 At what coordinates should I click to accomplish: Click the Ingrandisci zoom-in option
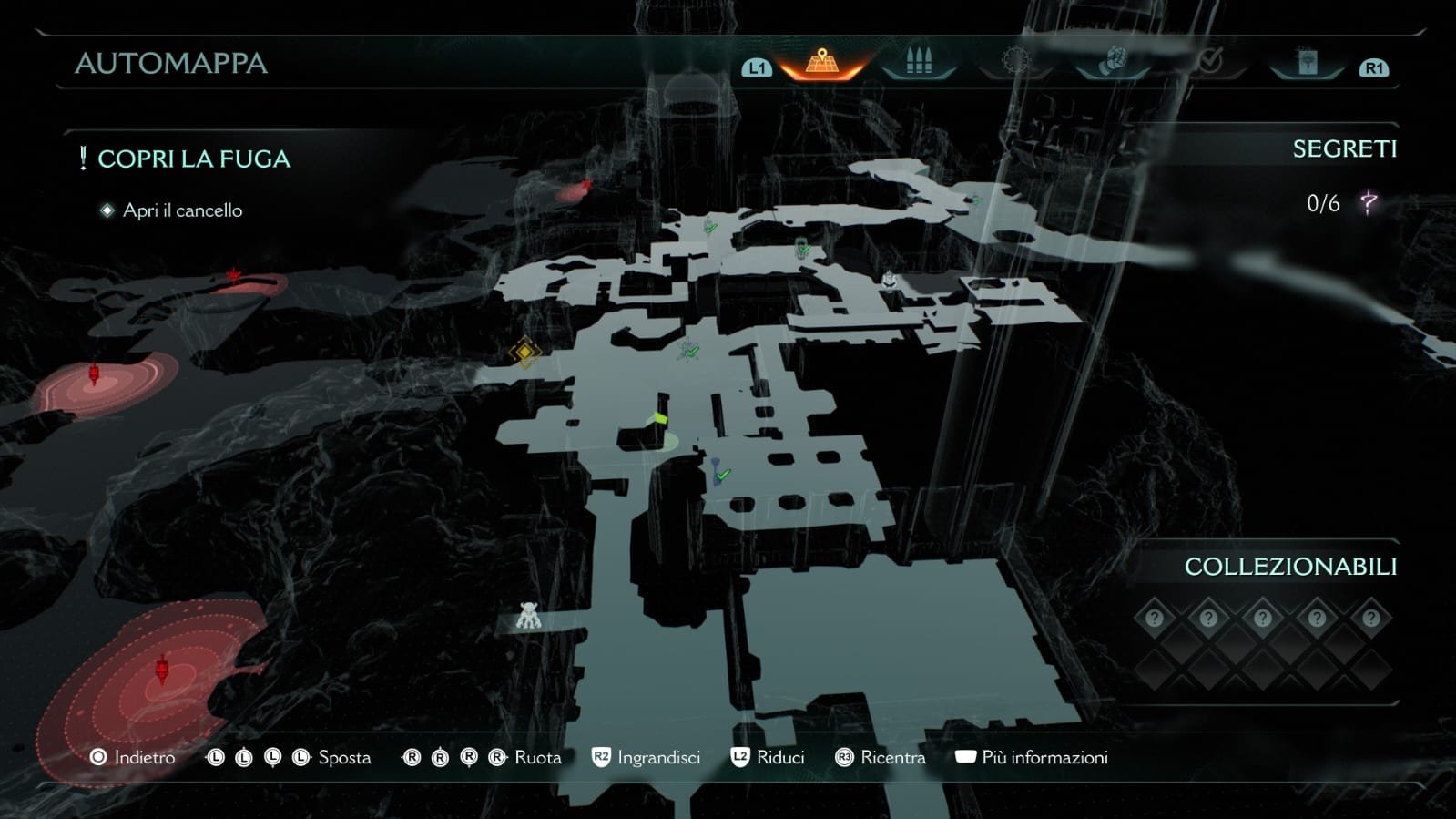point(647,757)
